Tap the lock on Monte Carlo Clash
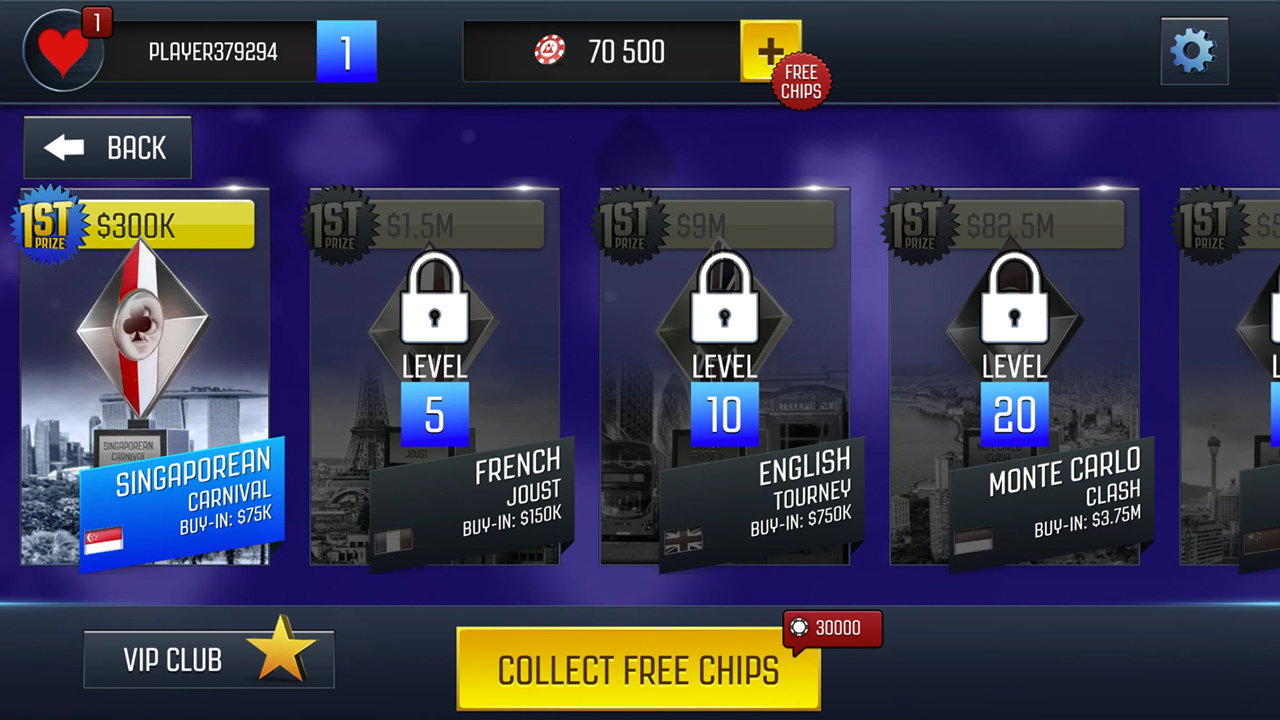This screenshot has width=1280, height=720. click(1015, 300)
